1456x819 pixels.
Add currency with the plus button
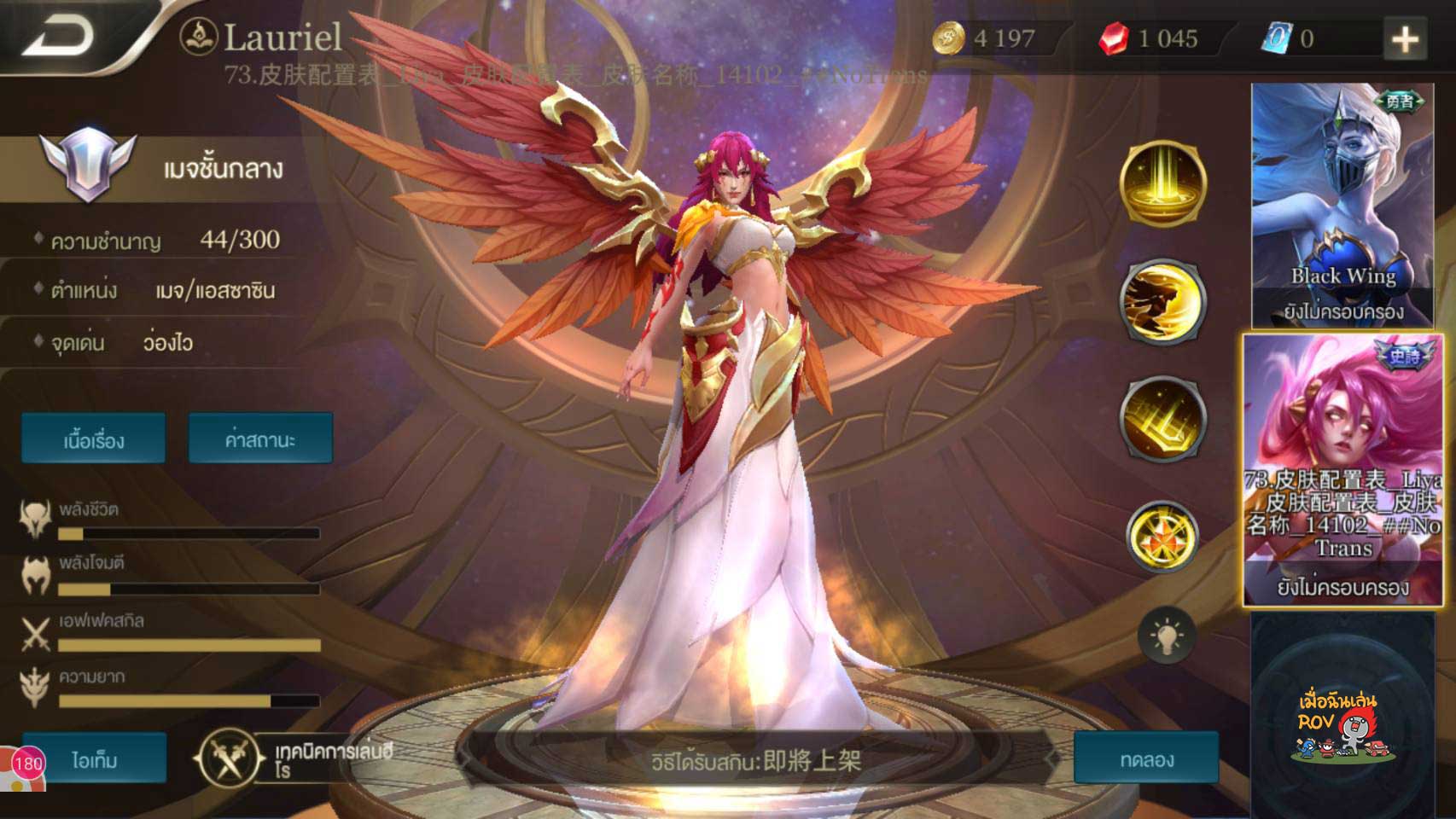[x=1404, y=39]
